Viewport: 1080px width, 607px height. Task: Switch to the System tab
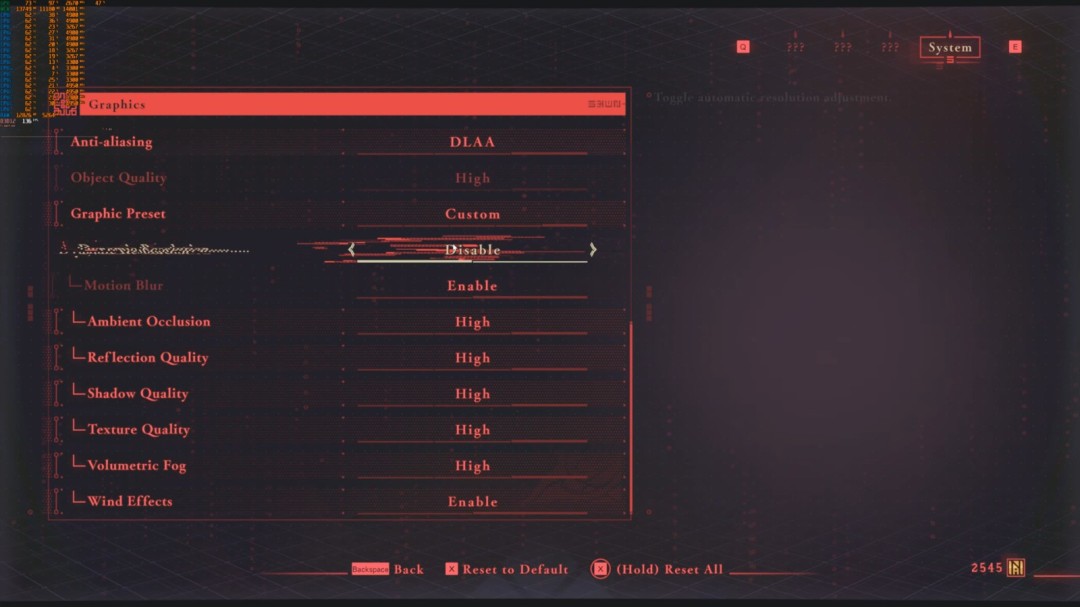(x=949, y=47)
